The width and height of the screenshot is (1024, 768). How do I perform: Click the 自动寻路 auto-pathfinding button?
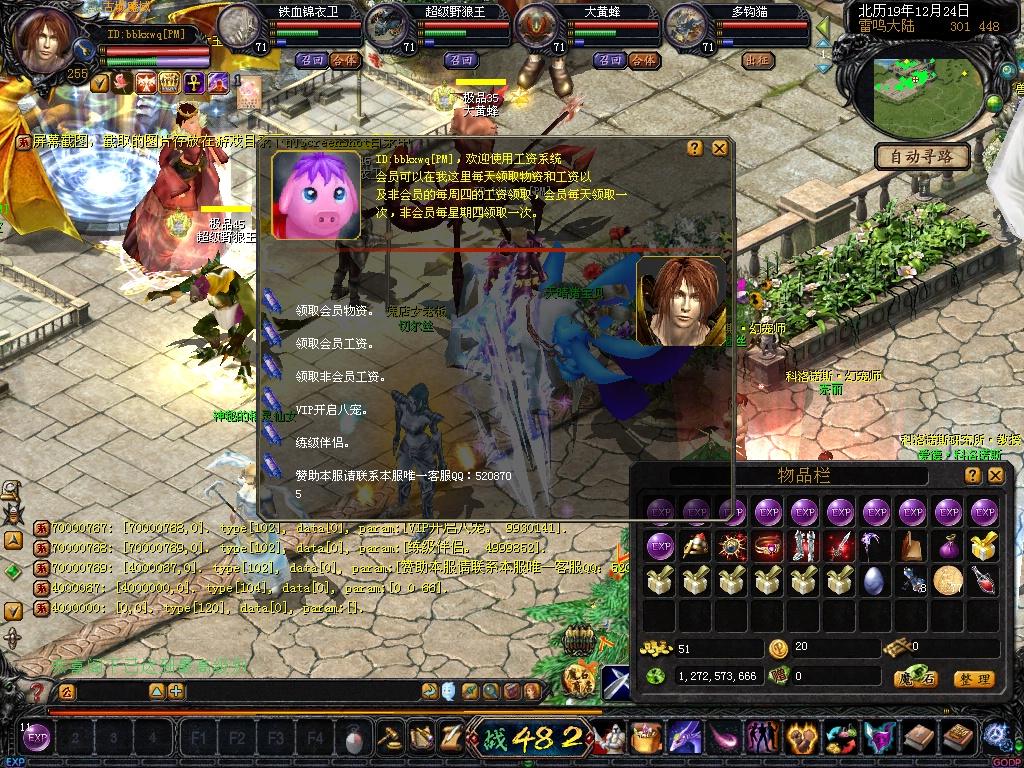[922, 156]
